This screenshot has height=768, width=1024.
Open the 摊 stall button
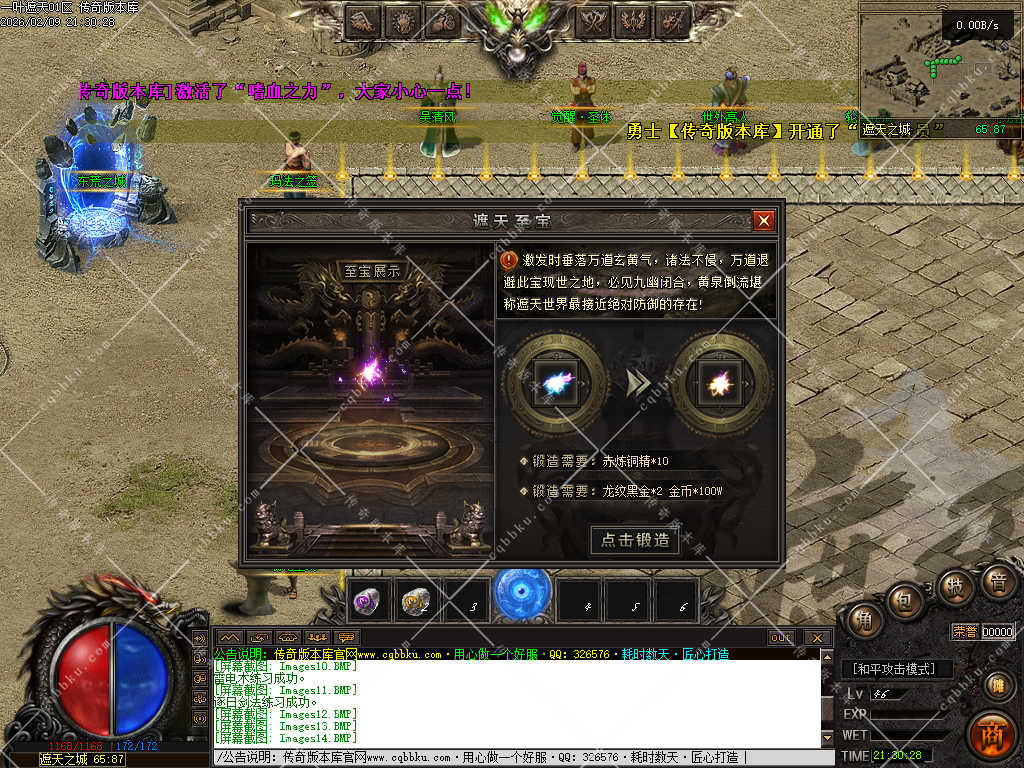point(996,685)
